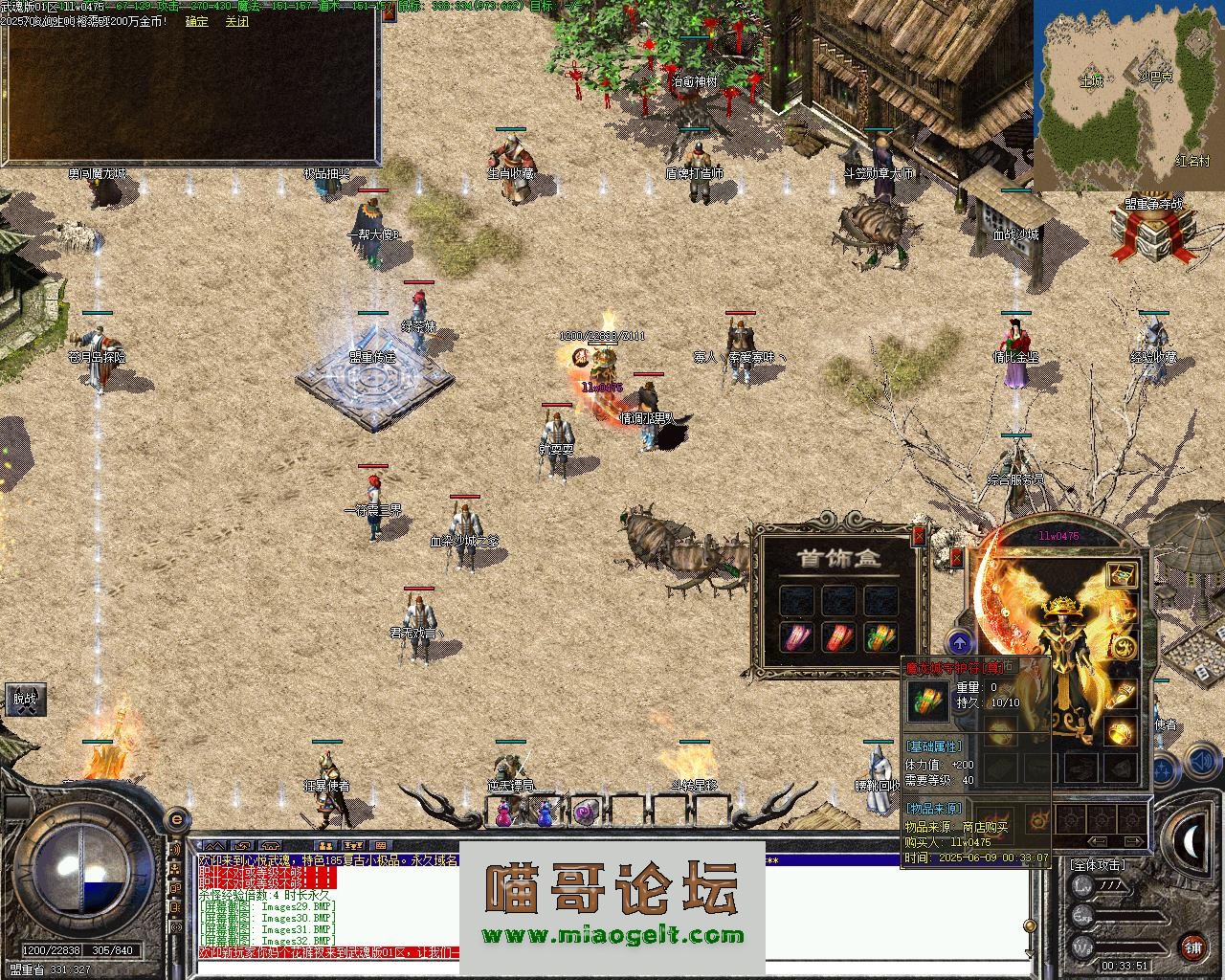Close the character equipment panel
This screenshot has height=980, width=1225.
[956, 558]
